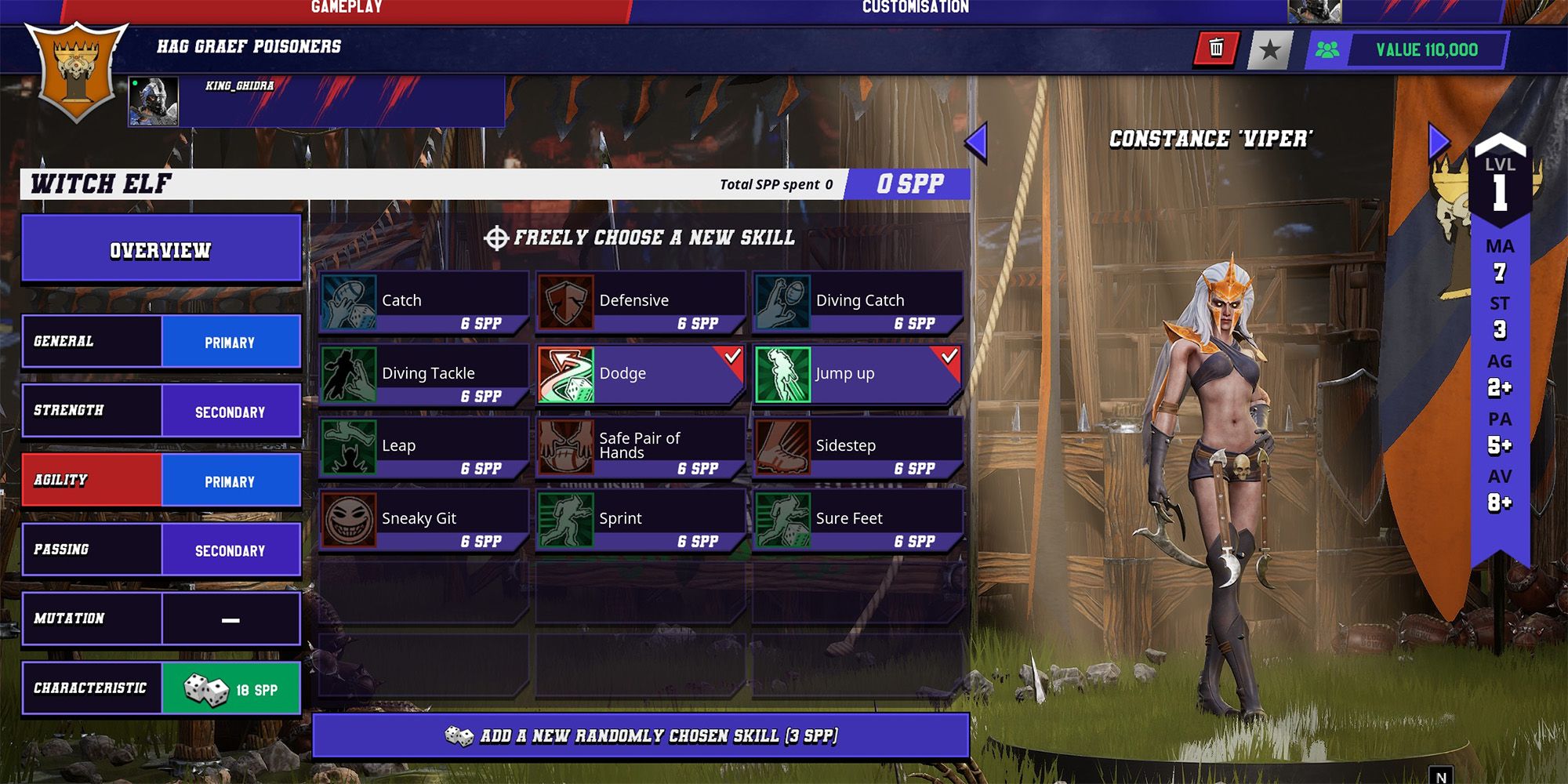Click the Overview button

pos(161,250)
